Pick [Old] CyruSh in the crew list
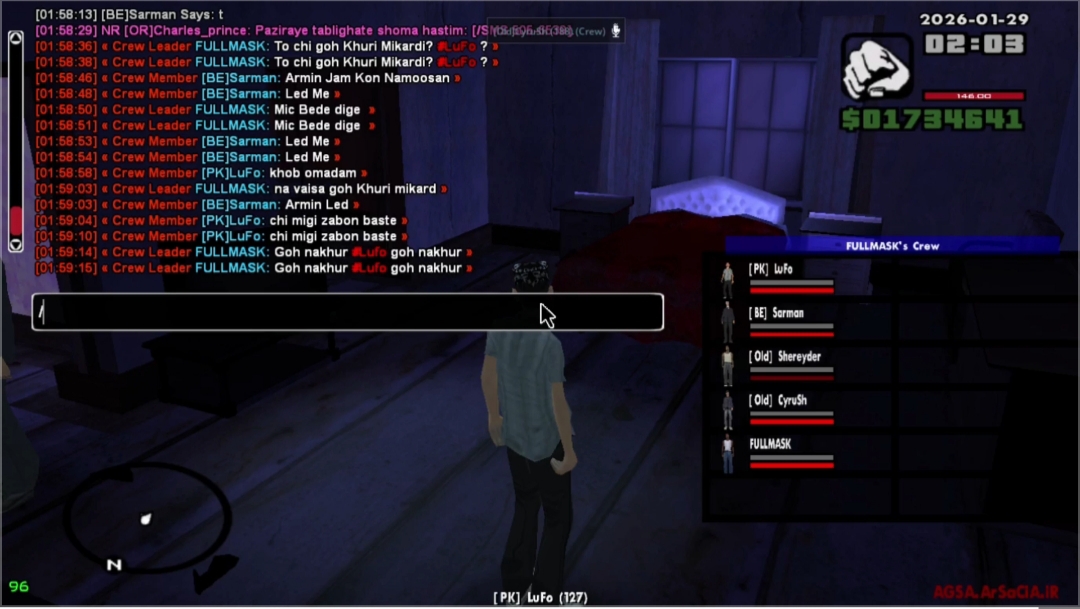Screen dimensions: 1080x609 click(x=777, y=401)
